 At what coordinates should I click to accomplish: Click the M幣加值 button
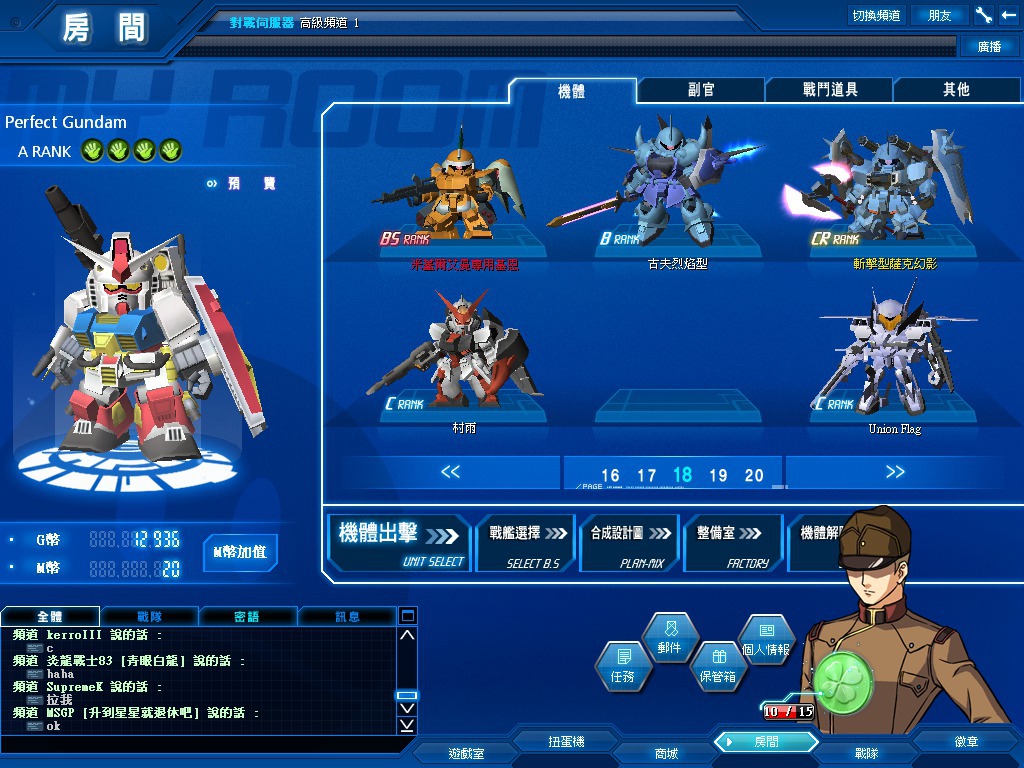[240, 552]
